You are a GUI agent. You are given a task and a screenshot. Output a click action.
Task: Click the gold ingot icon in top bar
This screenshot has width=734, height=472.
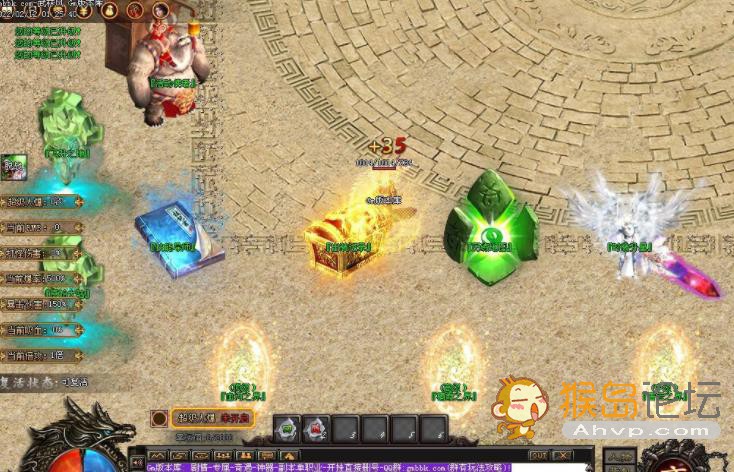(85, 10)
